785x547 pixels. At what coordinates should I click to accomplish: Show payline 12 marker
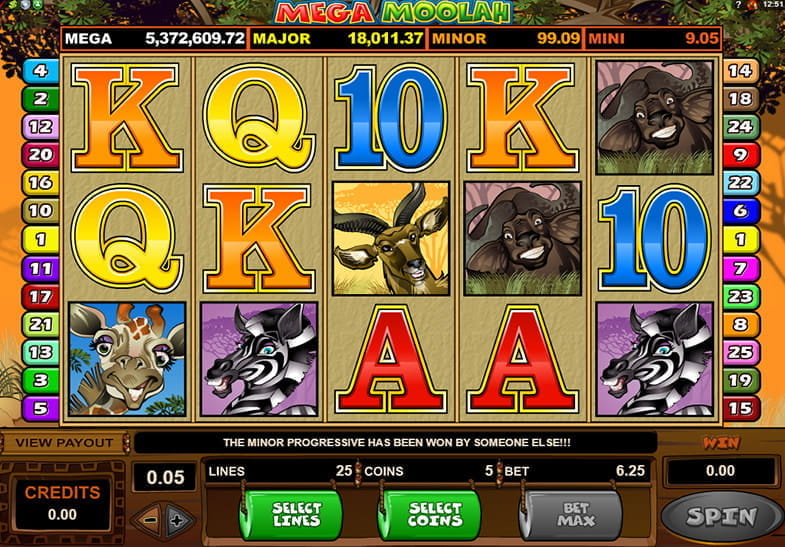tap(40, 127)
